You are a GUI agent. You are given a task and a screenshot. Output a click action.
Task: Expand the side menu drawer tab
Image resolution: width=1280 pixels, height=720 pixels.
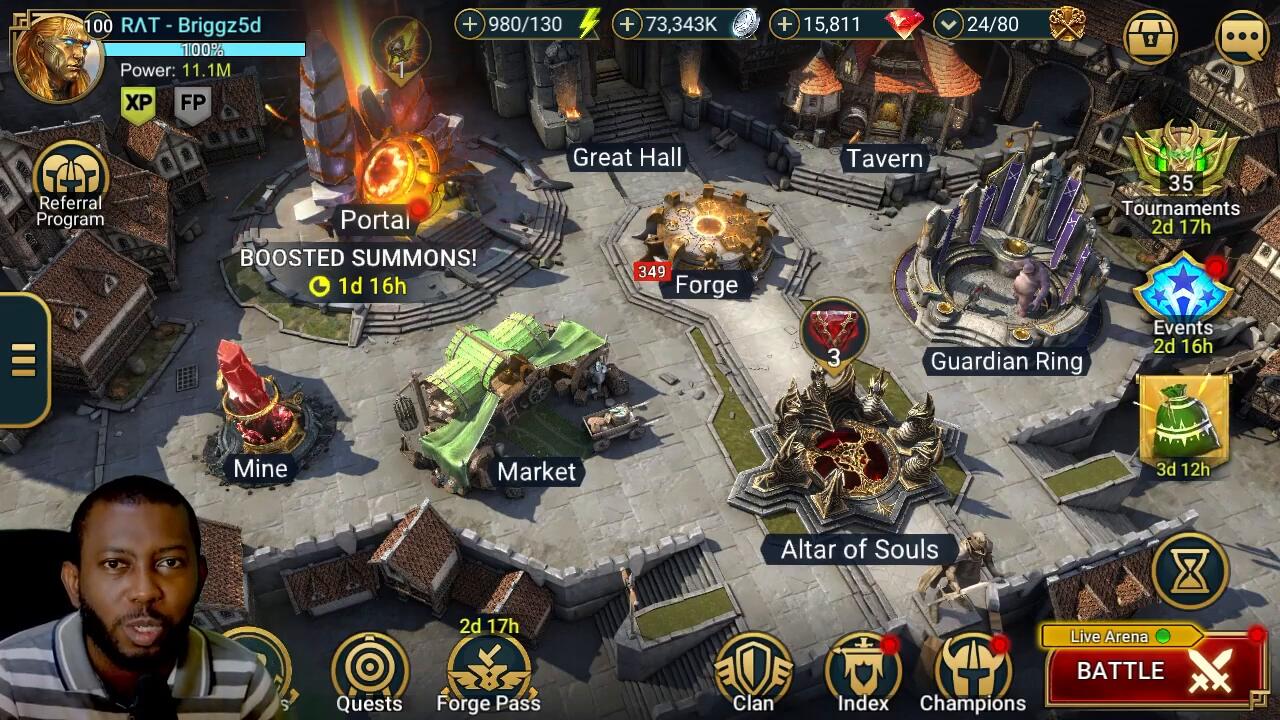pos(24,360)
